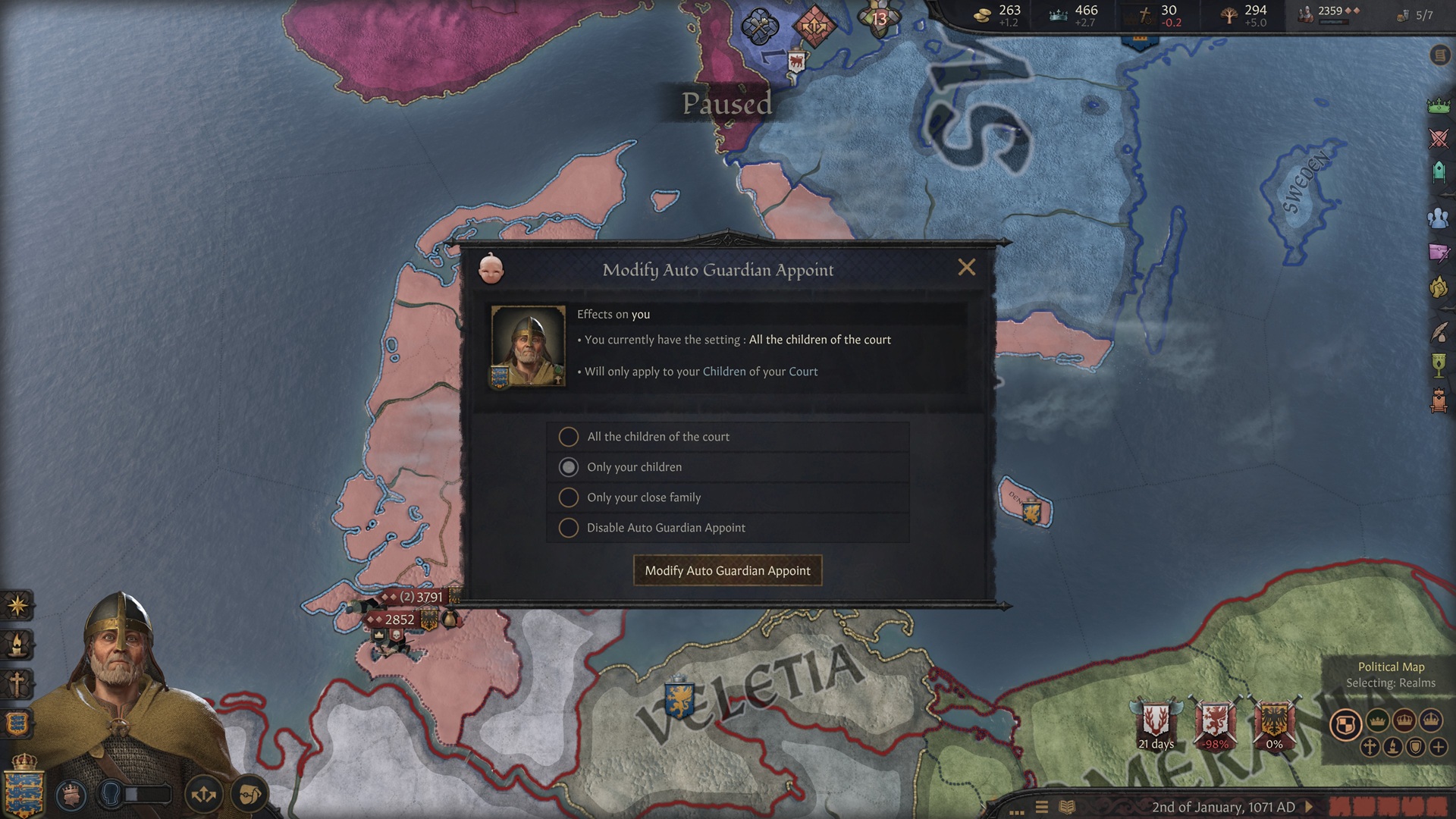
Task: Switch to the Faith map mode cross icon
Action: point(1370,747)
